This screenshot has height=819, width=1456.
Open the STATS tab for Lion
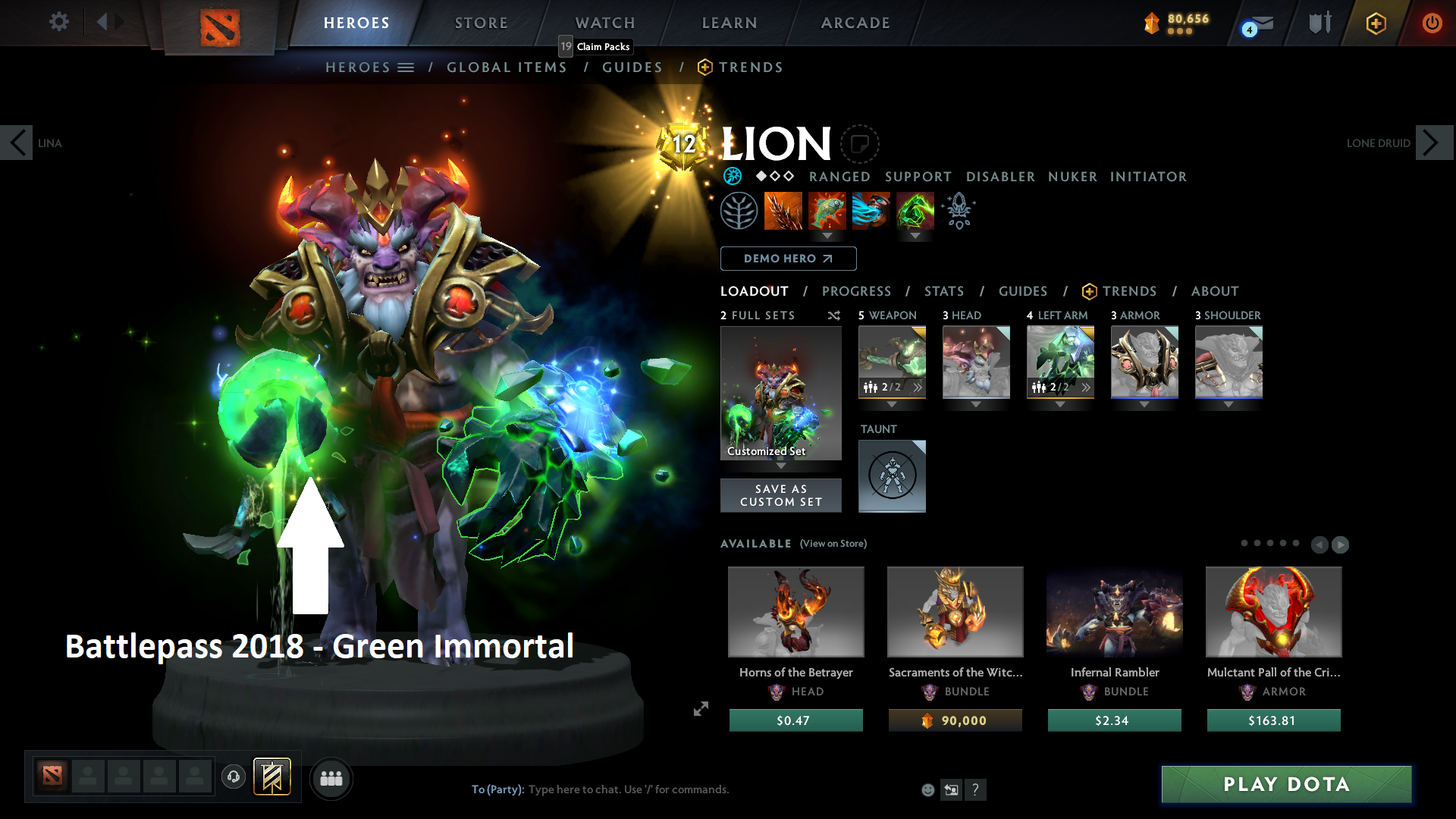(944, 291)
